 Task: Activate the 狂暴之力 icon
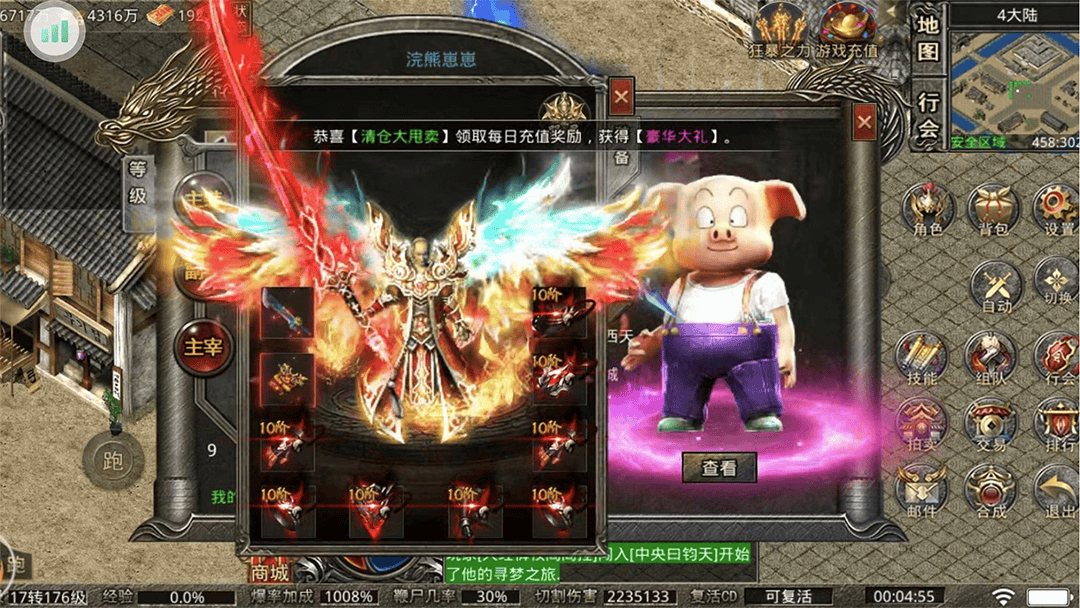782,28
